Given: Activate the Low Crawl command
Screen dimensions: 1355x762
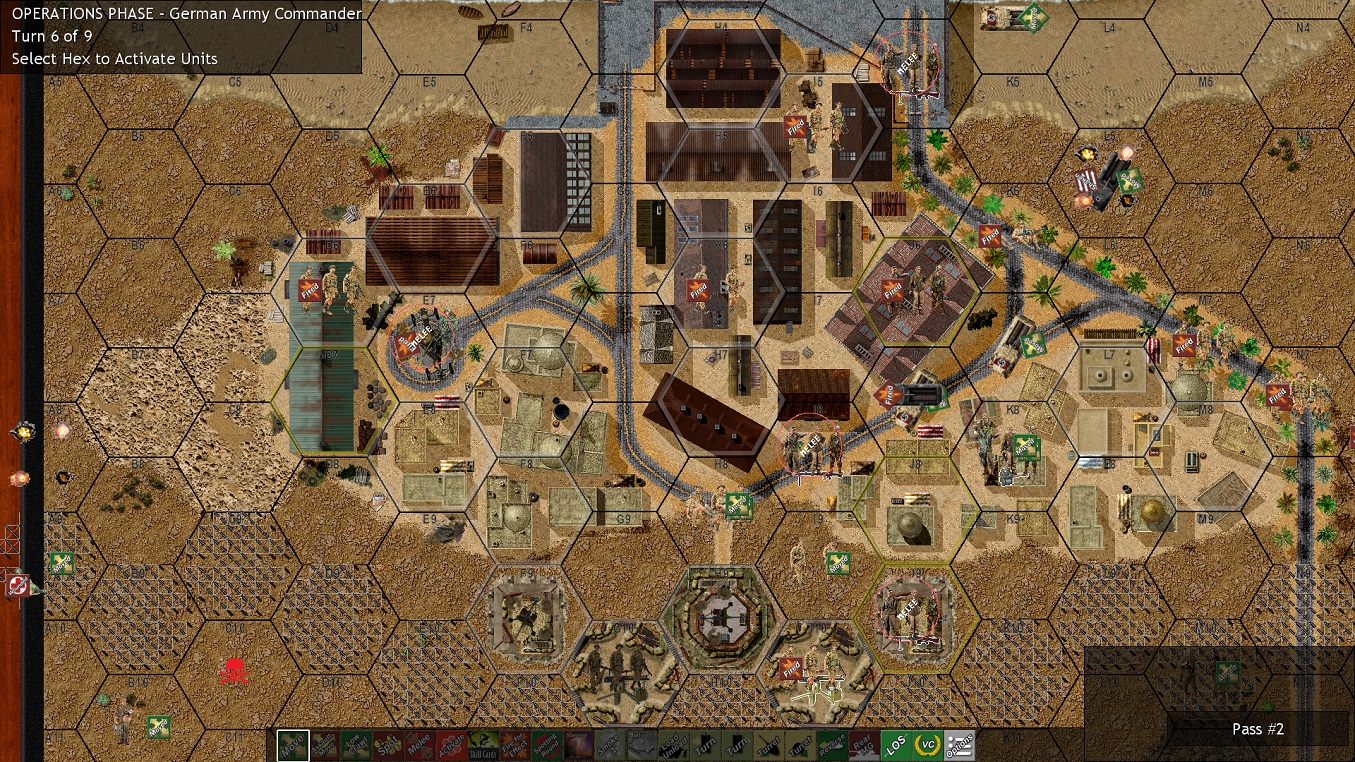Looking at the screenshot, I should (x=356, y=745).
